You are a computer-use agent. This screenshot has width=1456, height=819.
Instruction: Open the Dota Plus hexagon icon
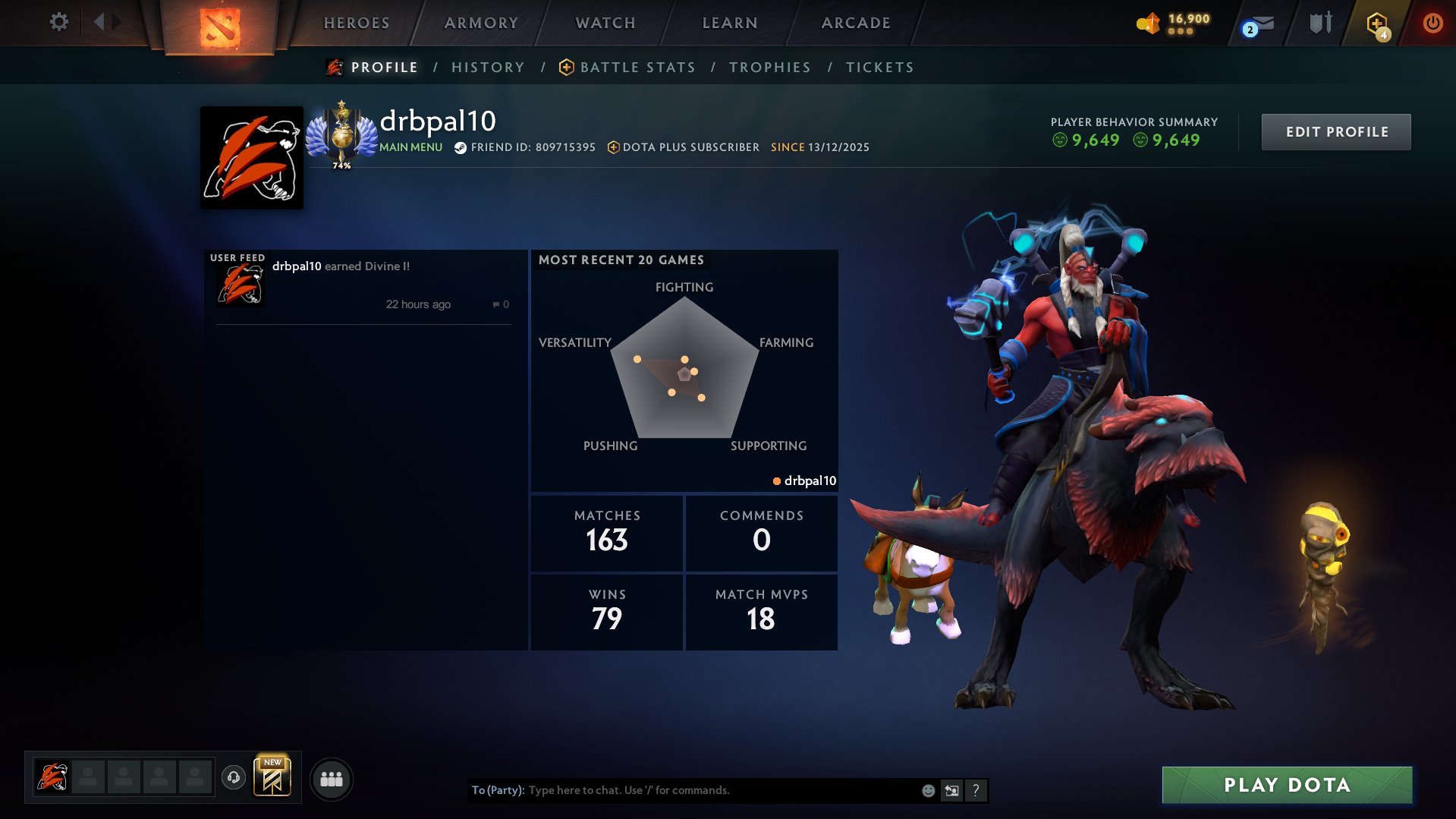coord(1376,23)
